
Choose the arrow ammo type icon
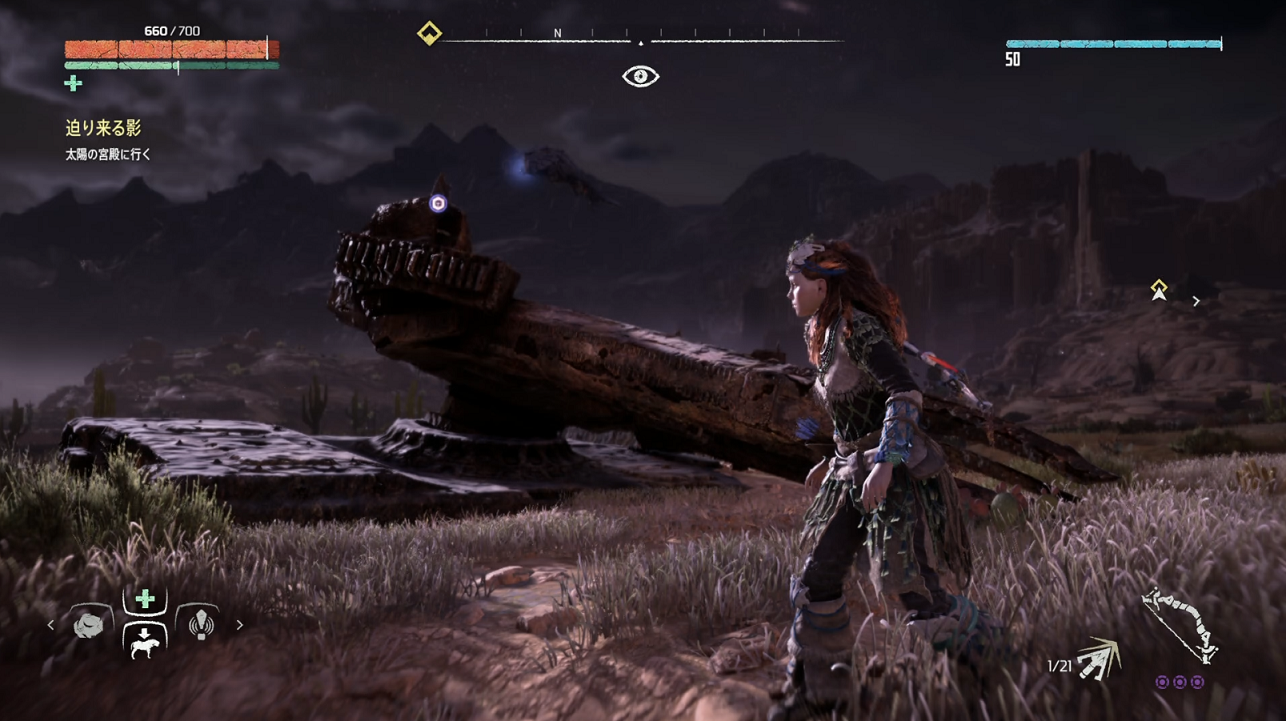coord(1098,658)
